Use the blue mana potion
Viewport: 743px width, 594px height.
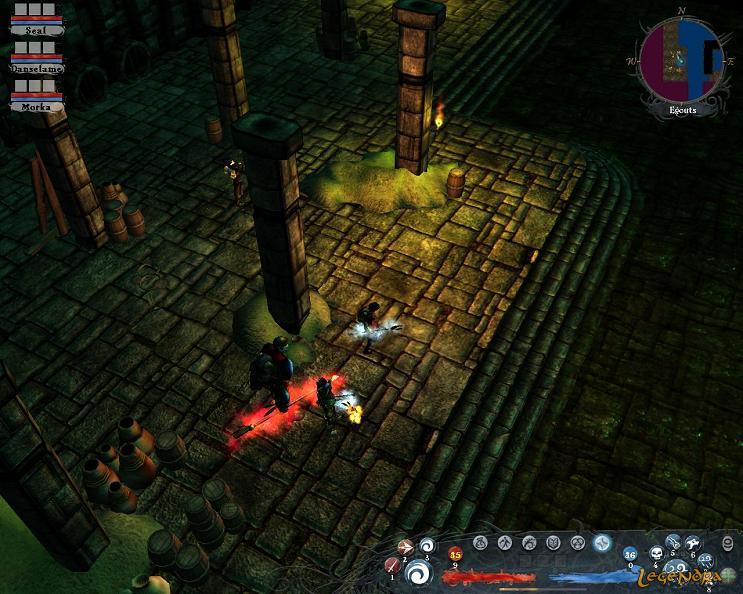pos(630,555)
